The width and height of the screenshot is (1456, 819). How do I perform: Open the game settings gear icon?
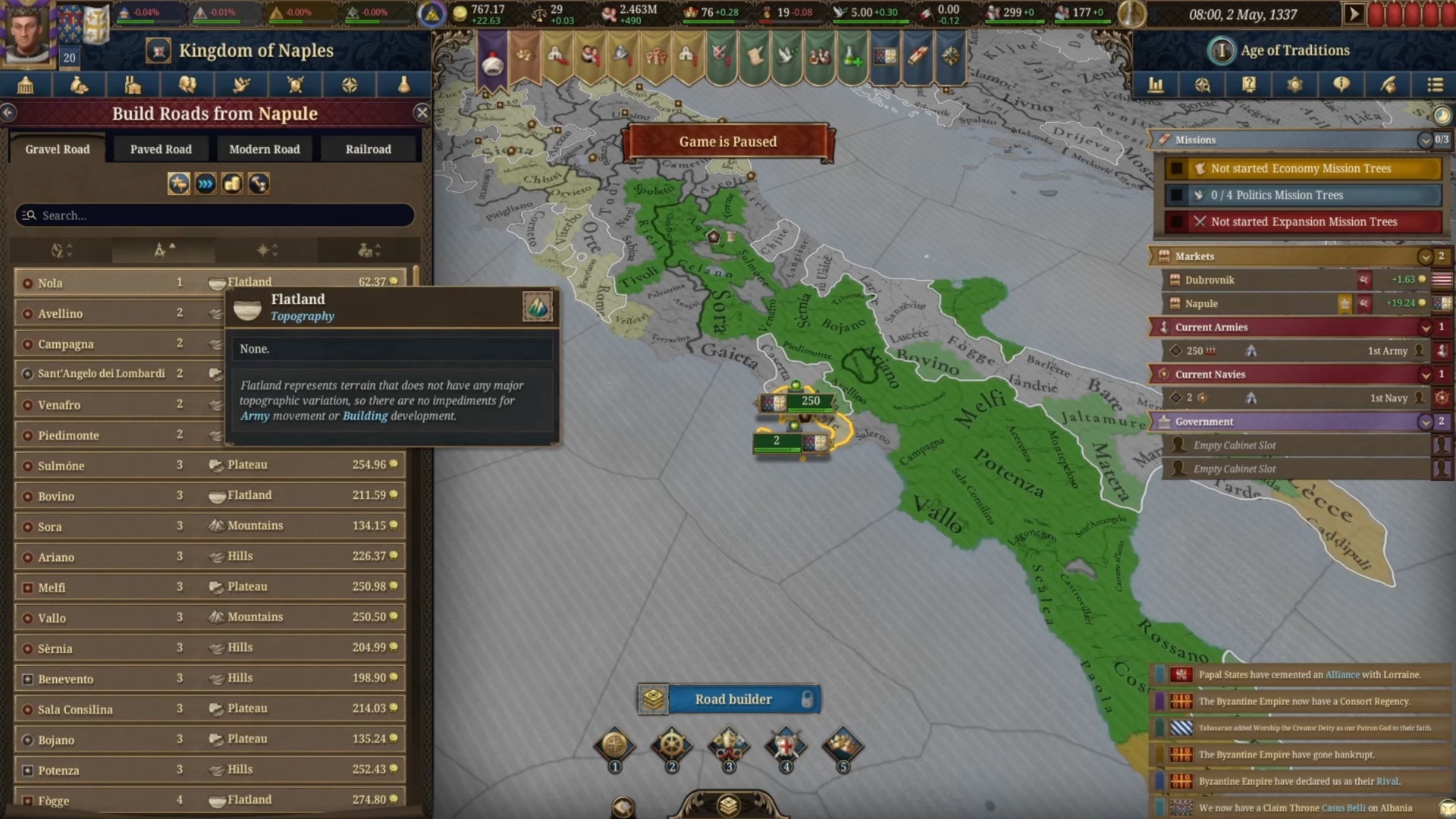pyautogui.click(x=1295, y=85)
